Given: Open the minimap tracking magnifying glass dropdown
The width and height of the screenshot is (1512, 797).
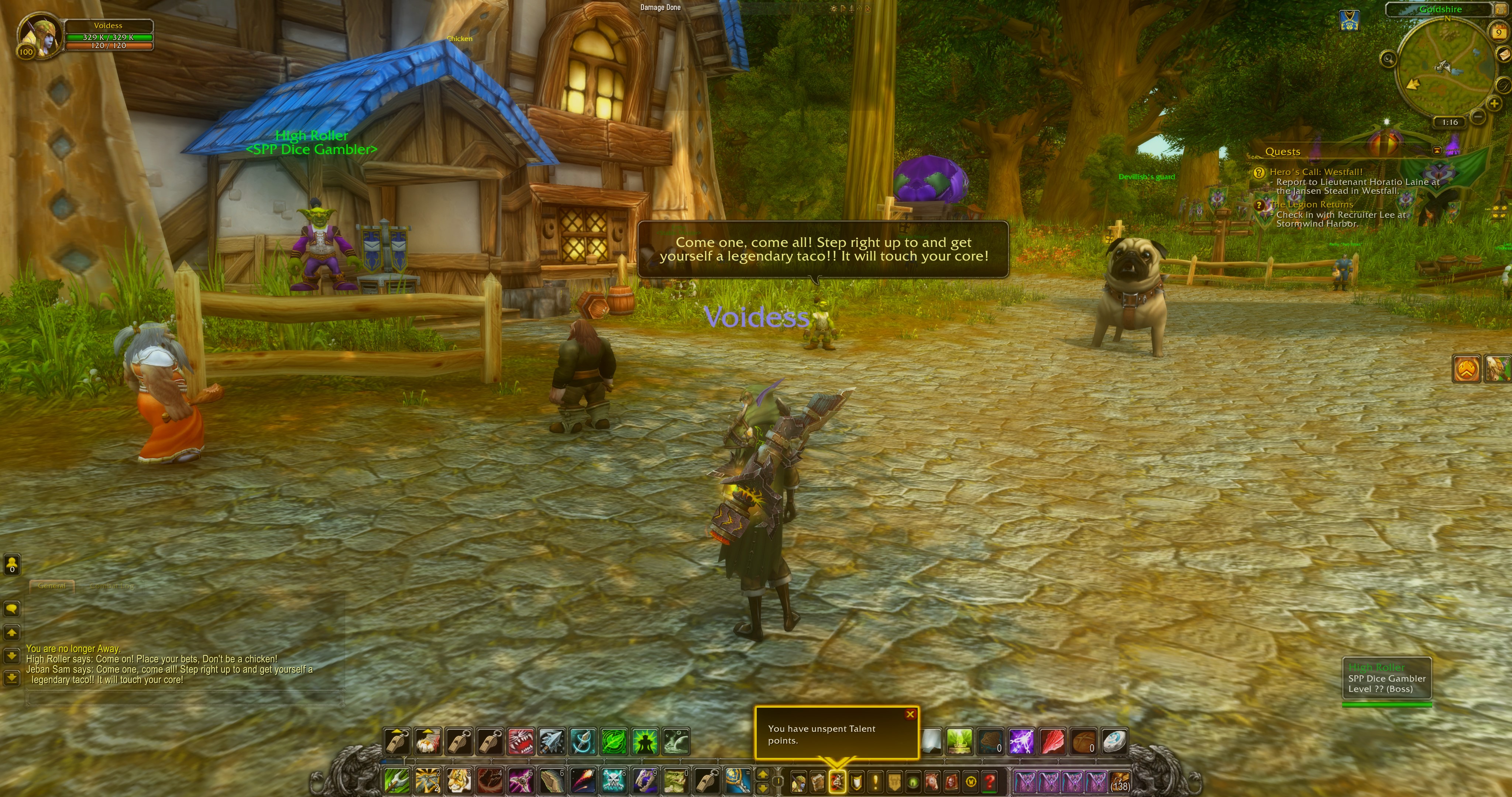Looking at the screenshot, I should 1389,59.
